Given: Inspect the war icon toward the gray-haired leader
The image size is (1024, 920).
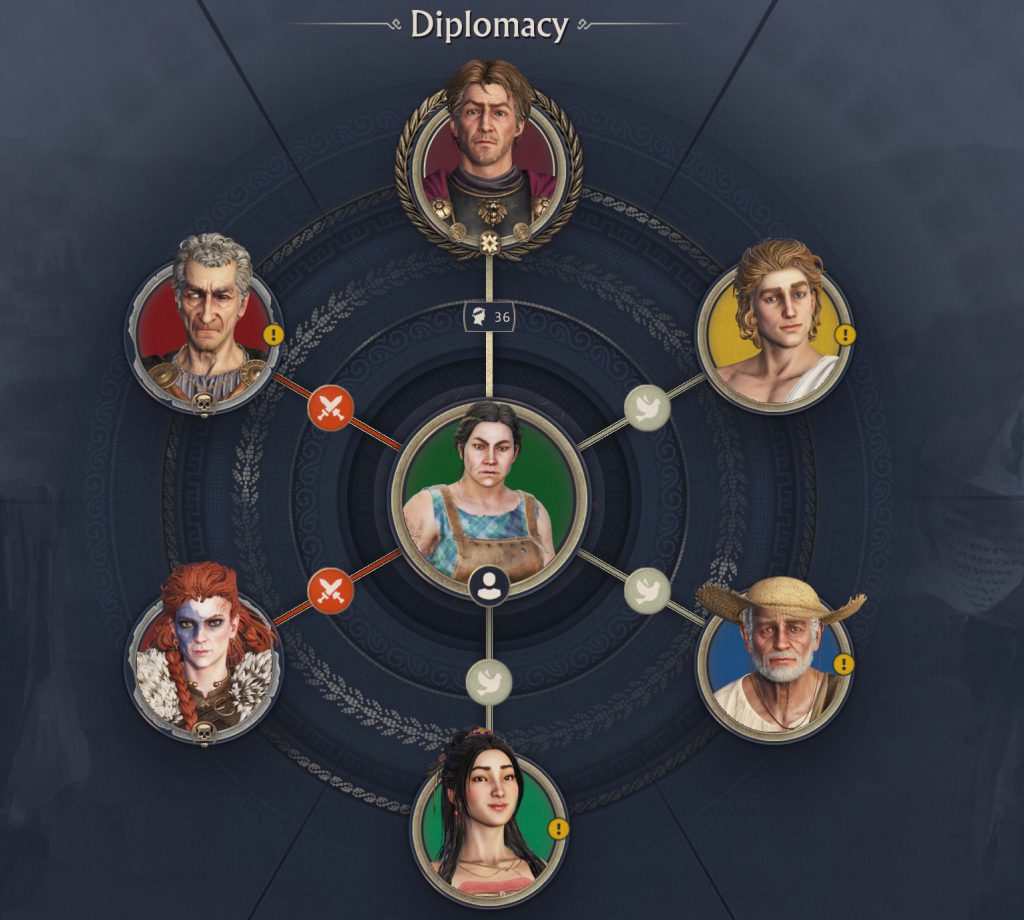Looking at the screenshot, I should click(331, 407).
